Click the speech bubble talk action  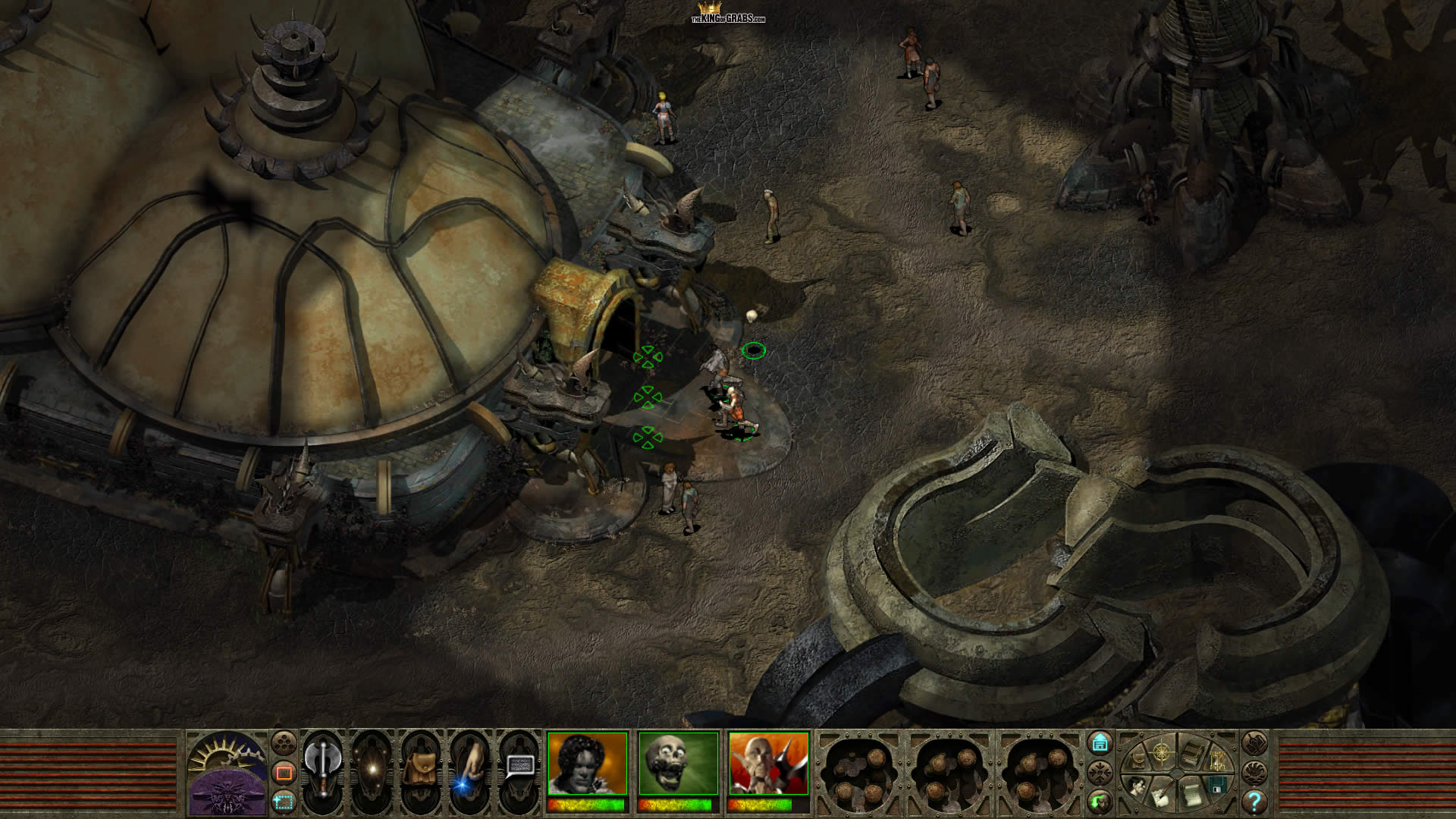pyautogui.click(x=519, y=767)
